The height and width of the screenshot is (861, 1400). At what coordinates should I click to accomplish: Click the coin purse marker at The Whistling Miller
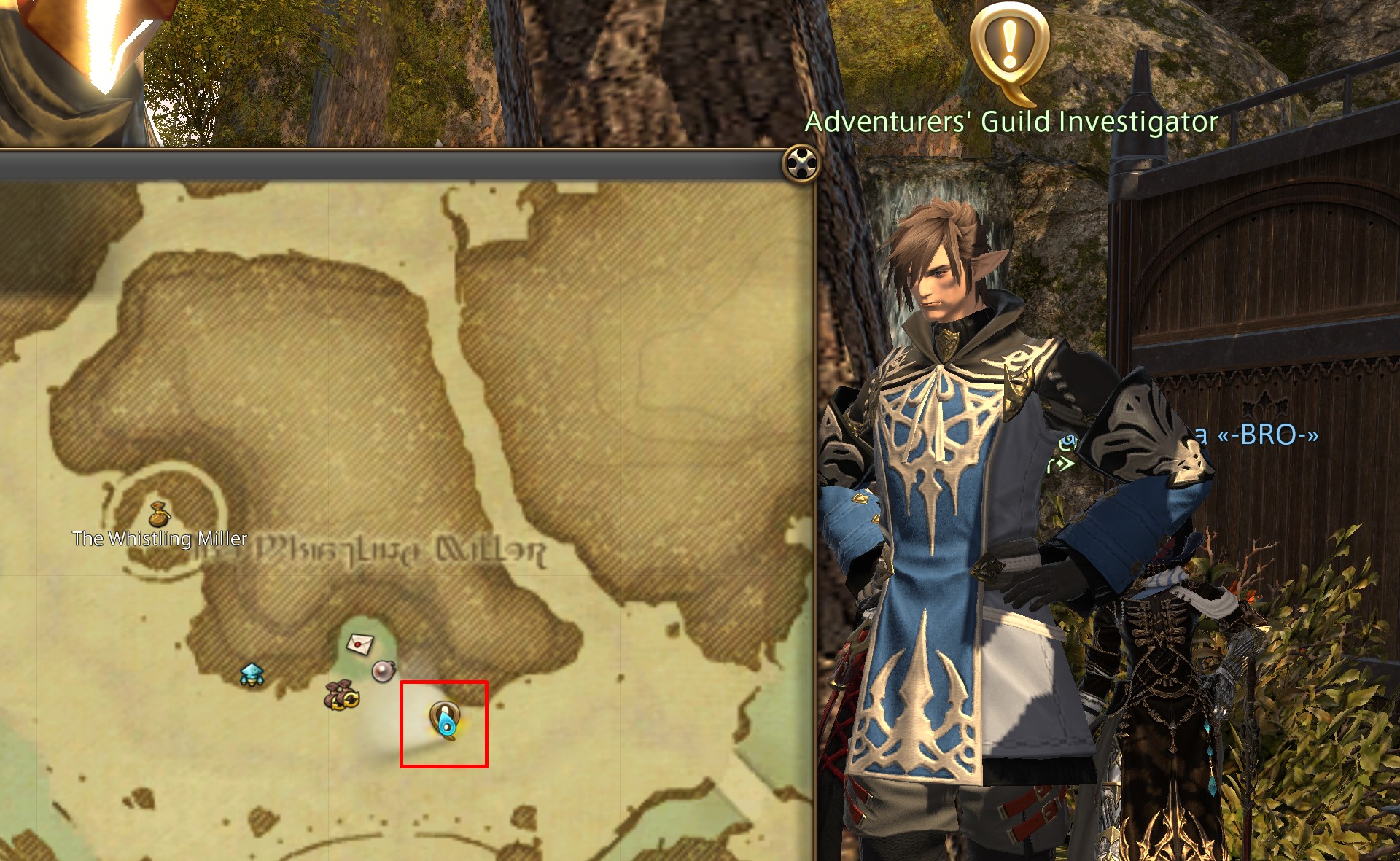click(x=159, y=513)
